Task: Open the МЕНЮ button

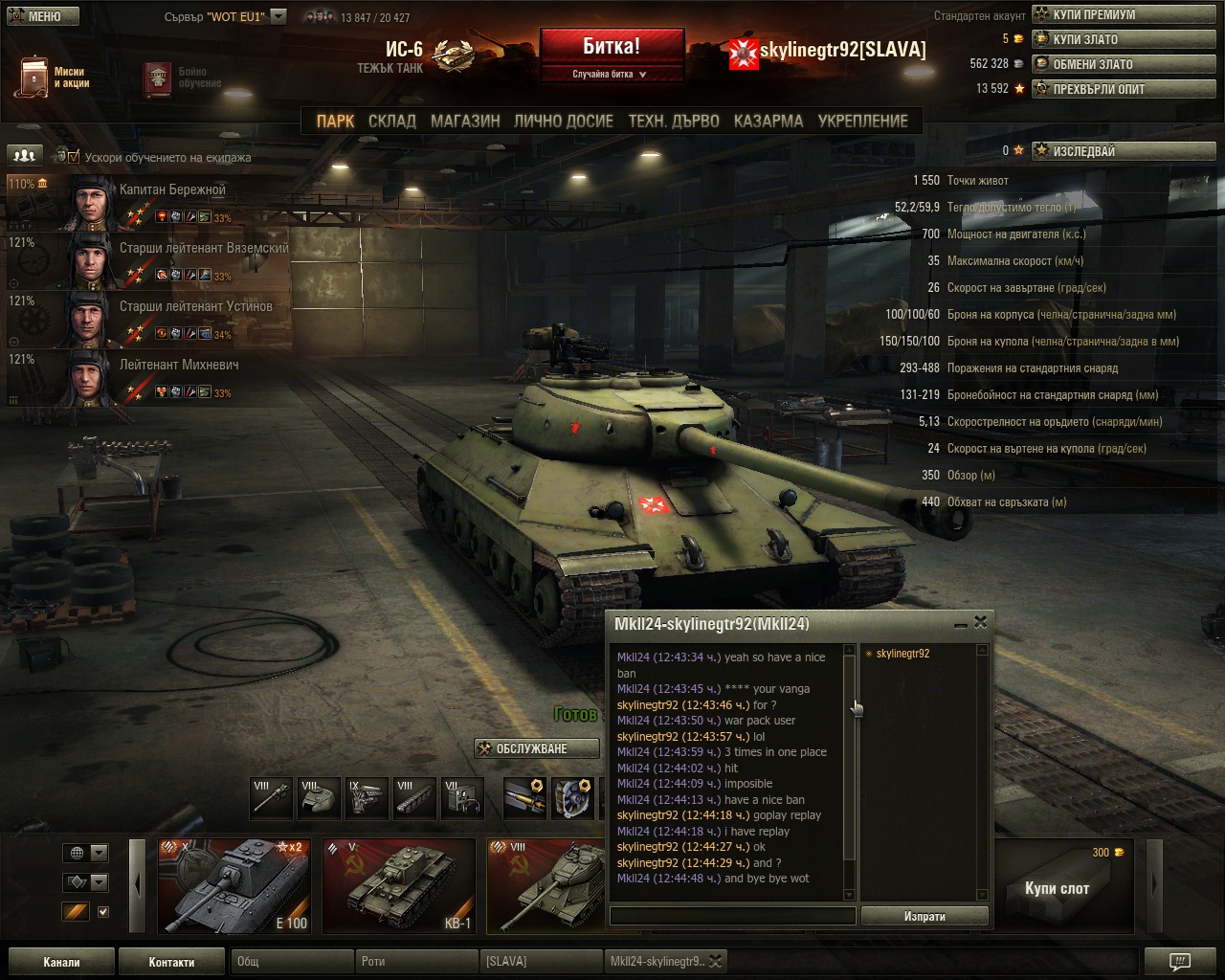Action: pos(36,16)
